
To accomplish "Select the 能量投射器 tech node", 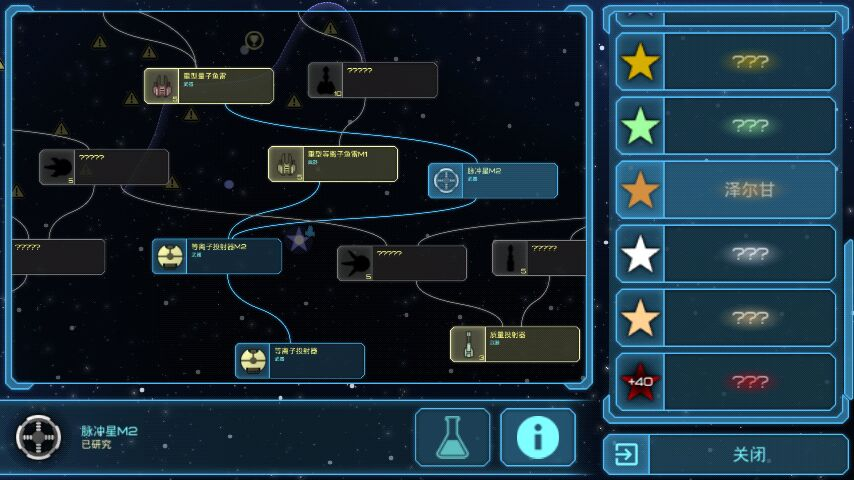I will (x=515, y=344).
